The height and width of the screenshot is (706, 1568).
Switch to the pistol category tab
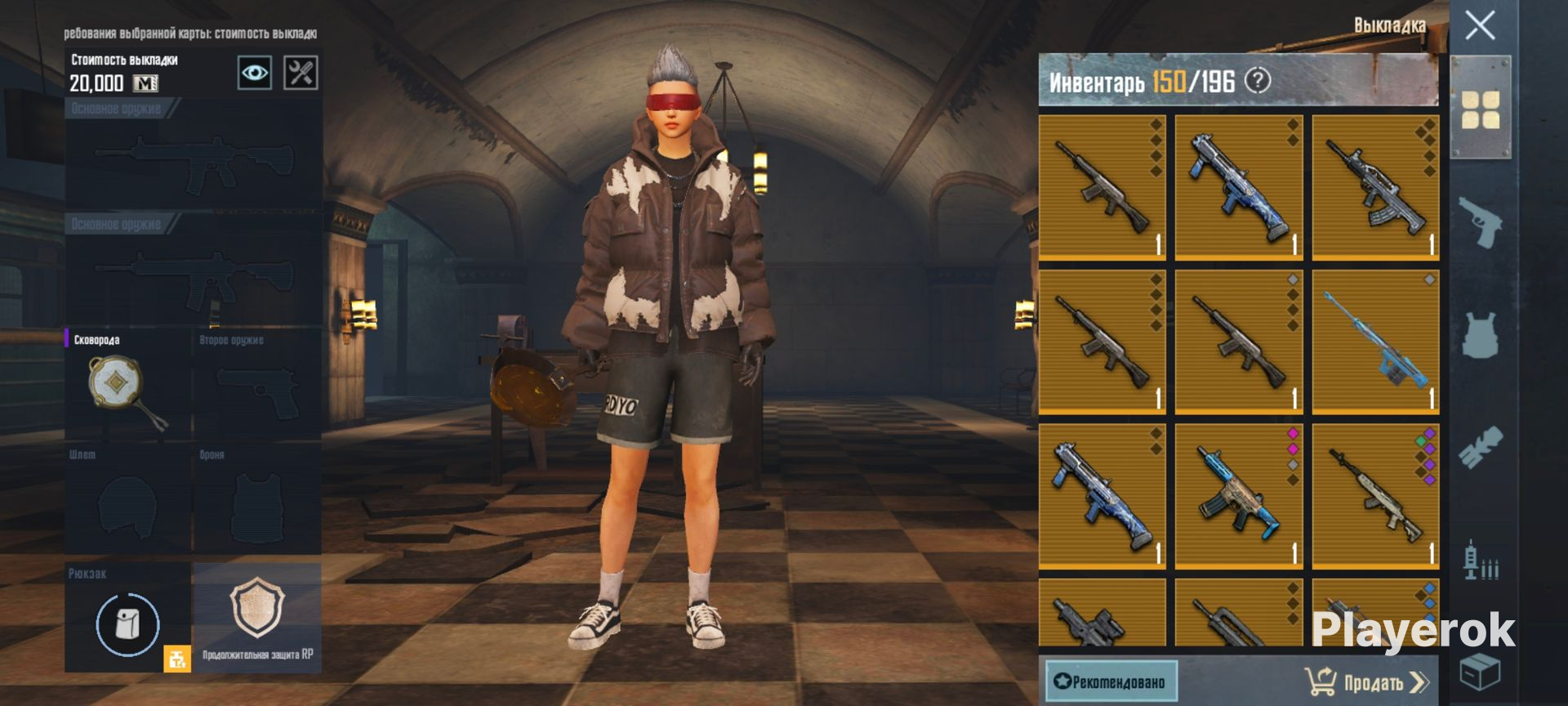(x=1480, y=221)
